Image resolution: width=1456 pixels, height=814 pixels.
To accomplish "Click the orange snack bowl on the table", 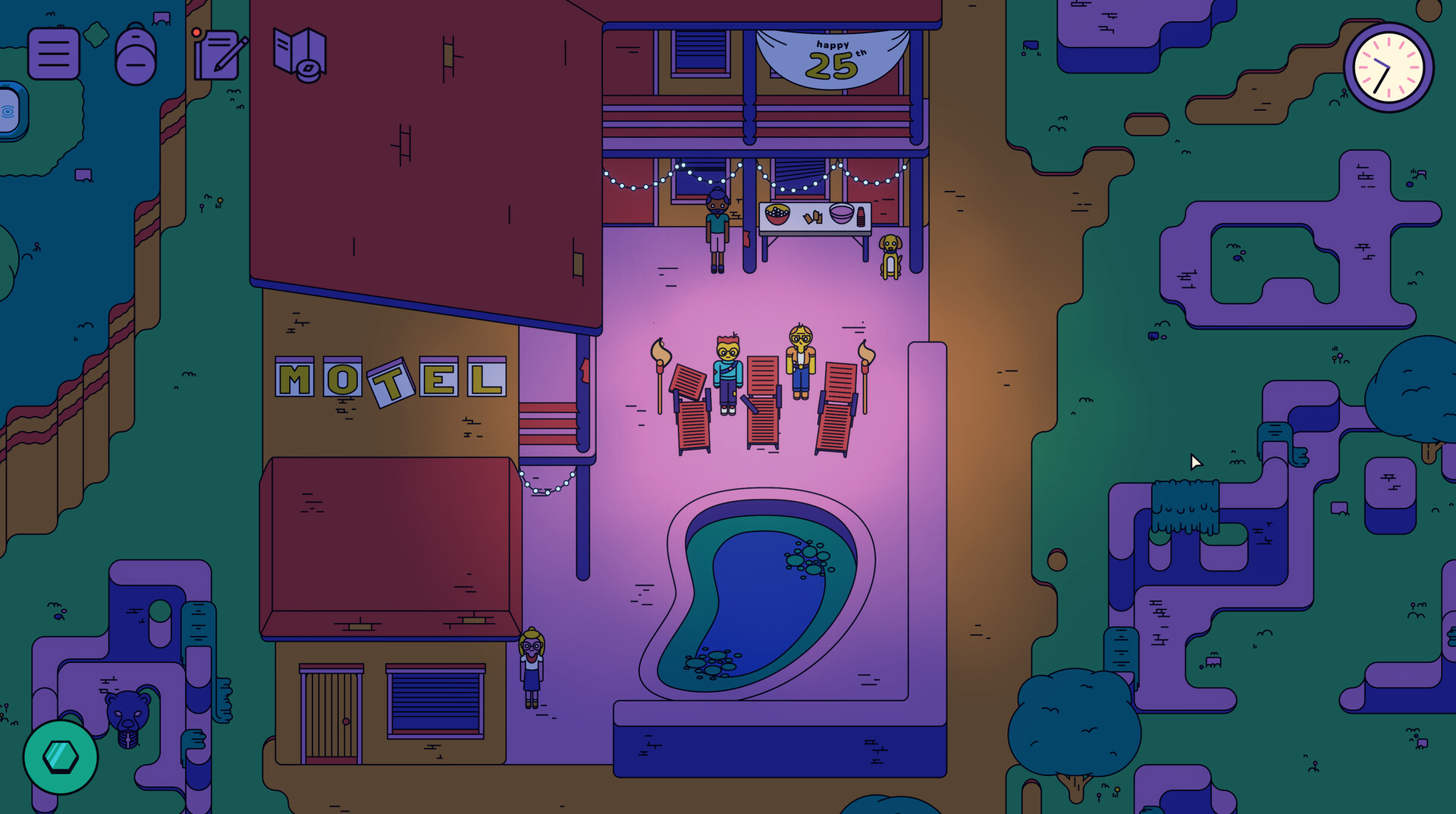I will pyautogui.click(x=777, y=214).
